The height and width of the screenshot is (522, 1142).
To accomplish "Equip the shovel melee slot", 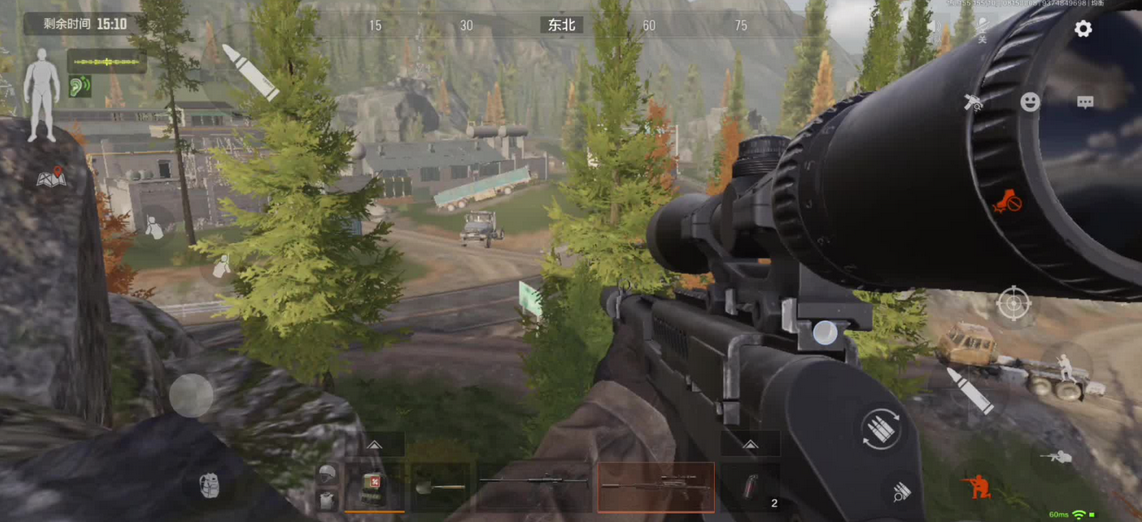I will (440, 487).
